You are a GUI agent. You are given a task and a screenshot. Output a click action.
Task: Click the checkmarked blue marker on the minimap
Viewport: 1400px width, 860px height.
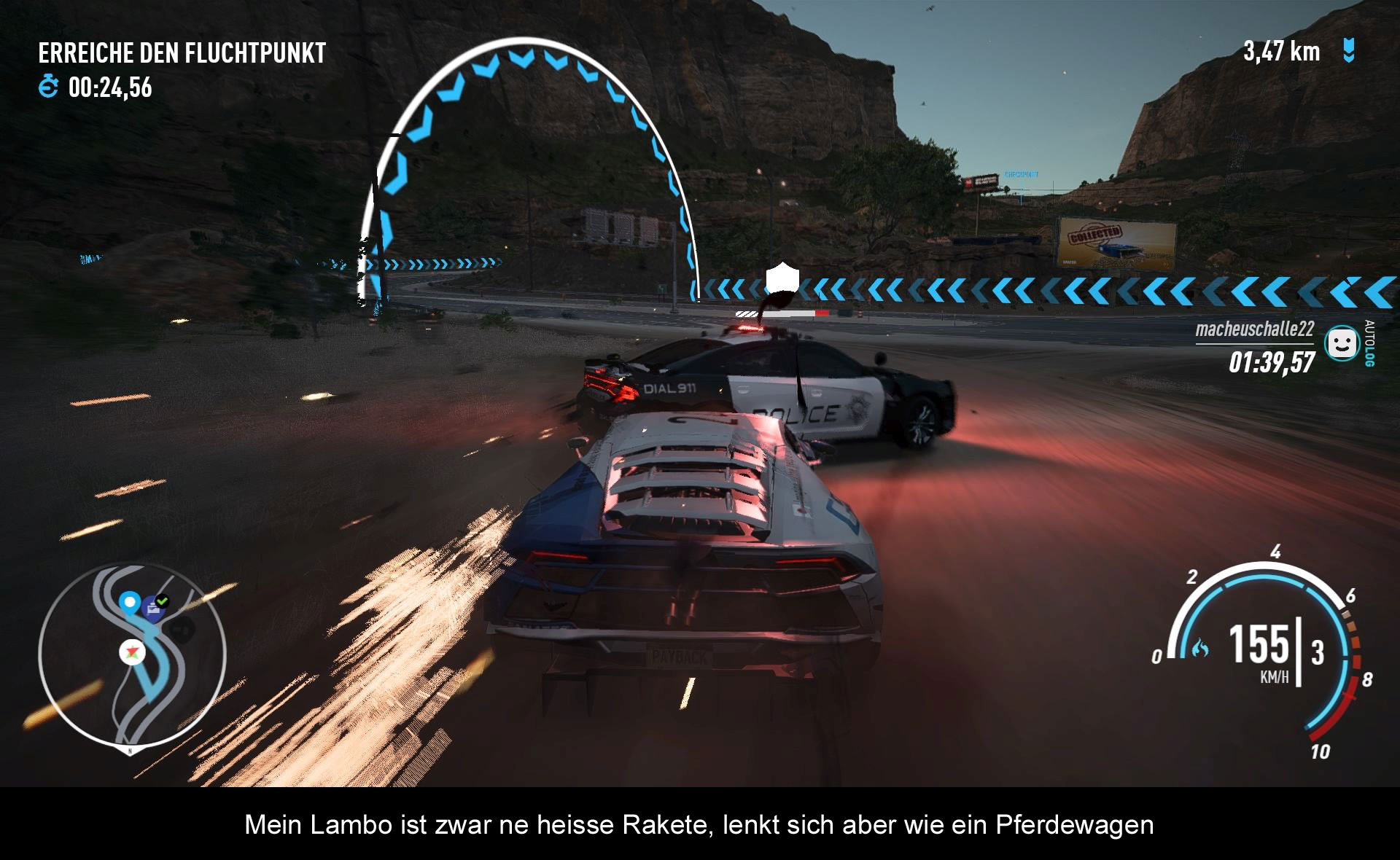(x=155, y=606)
